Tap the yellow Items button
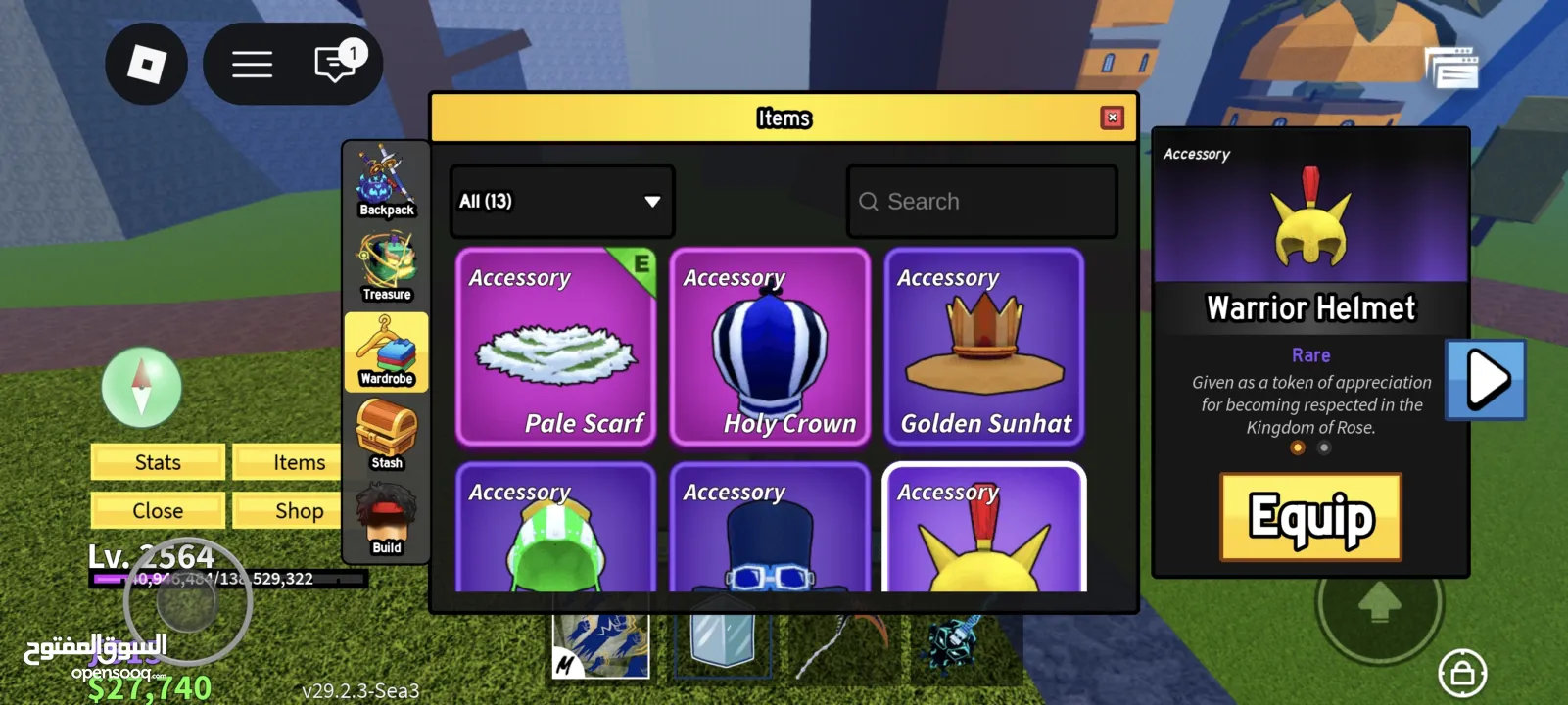Image resolution: width=1568 pixels, height=705 pixels. click(299, 462)
